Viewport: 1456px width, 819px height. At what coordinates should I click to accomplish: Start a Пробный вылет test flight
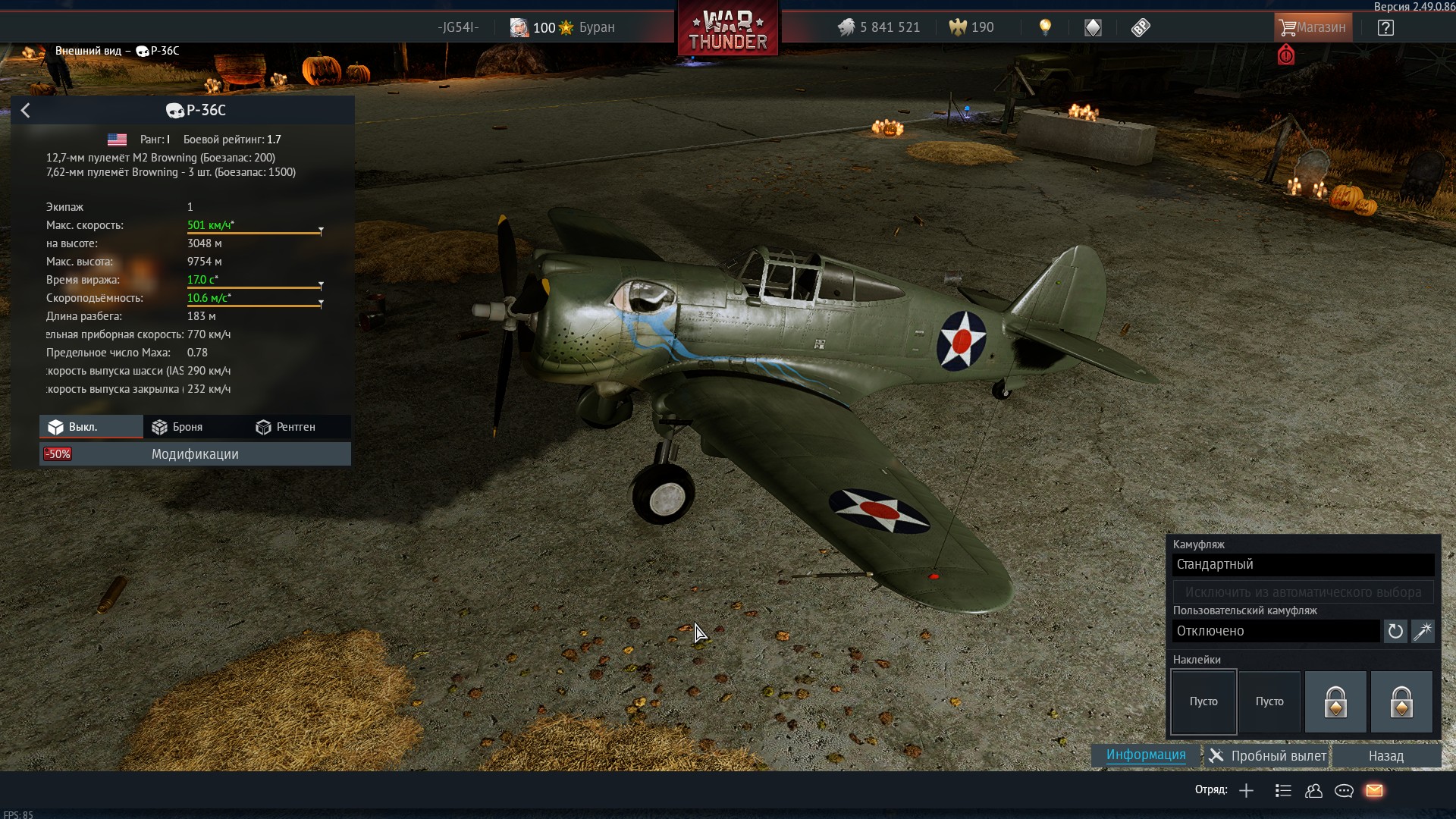(x=1268, y=756)
